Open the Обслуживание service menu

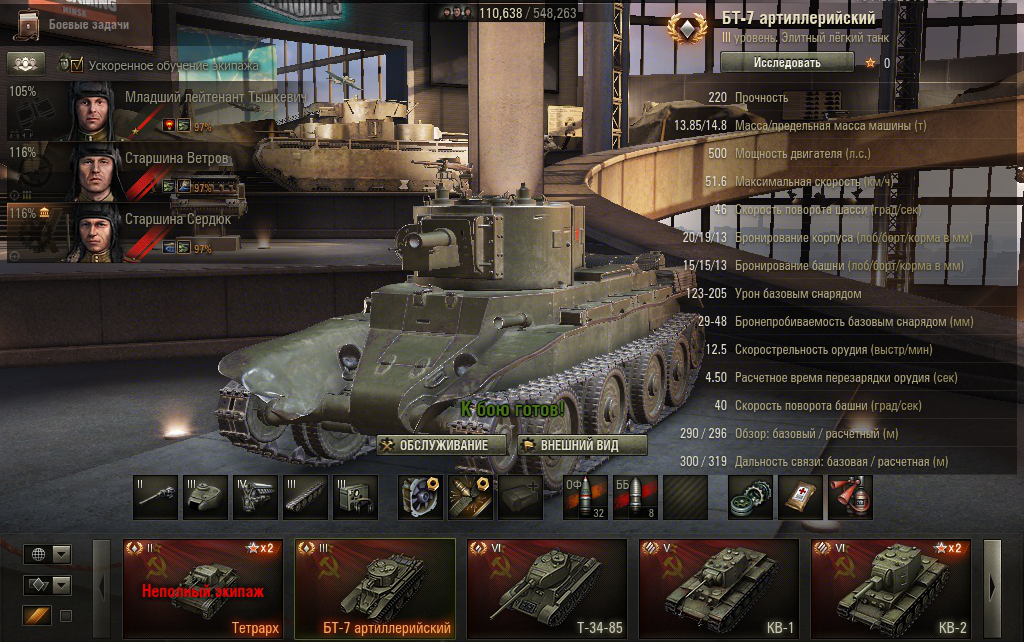point(434,445)
